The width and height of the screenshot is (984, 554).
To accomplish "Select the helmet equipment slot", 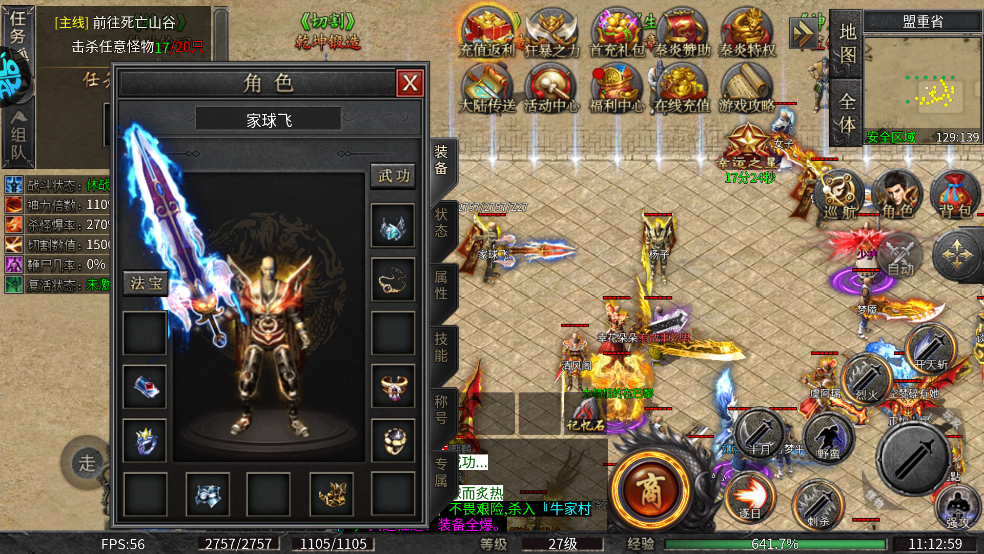I will click(393, 227).
